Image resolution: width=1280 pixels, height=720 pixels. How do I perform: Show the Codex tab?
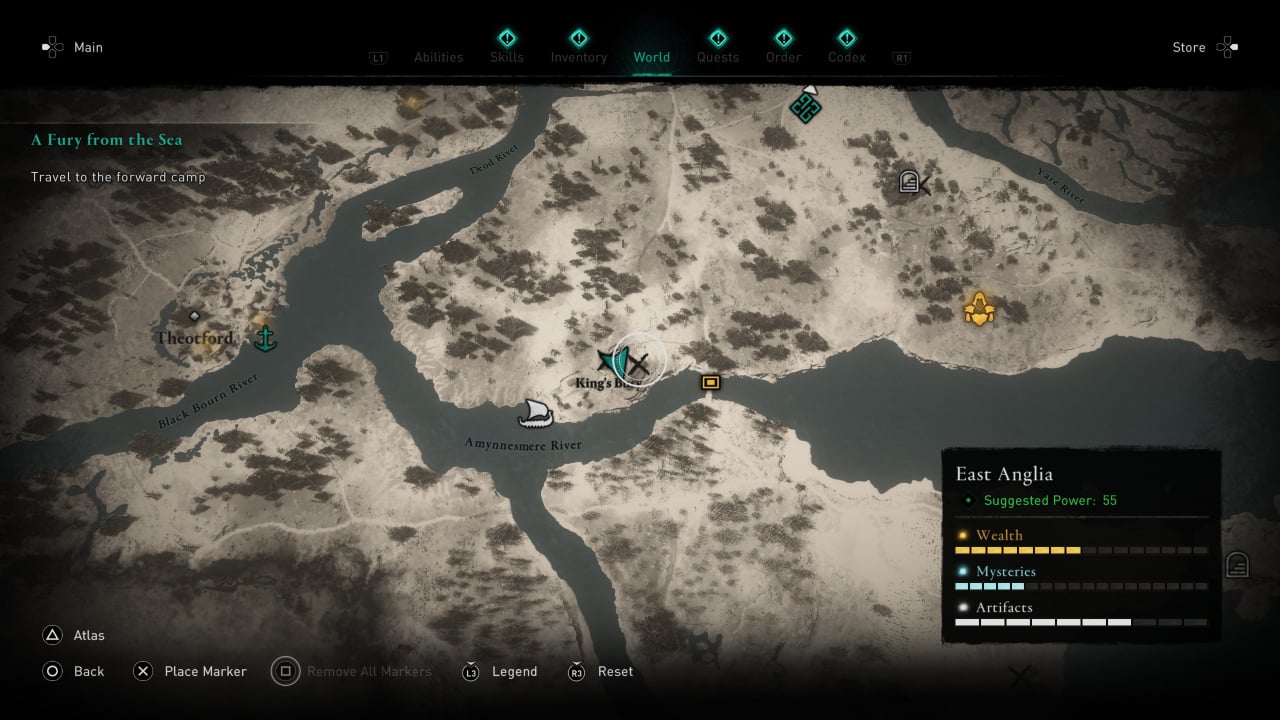point(846,57)
